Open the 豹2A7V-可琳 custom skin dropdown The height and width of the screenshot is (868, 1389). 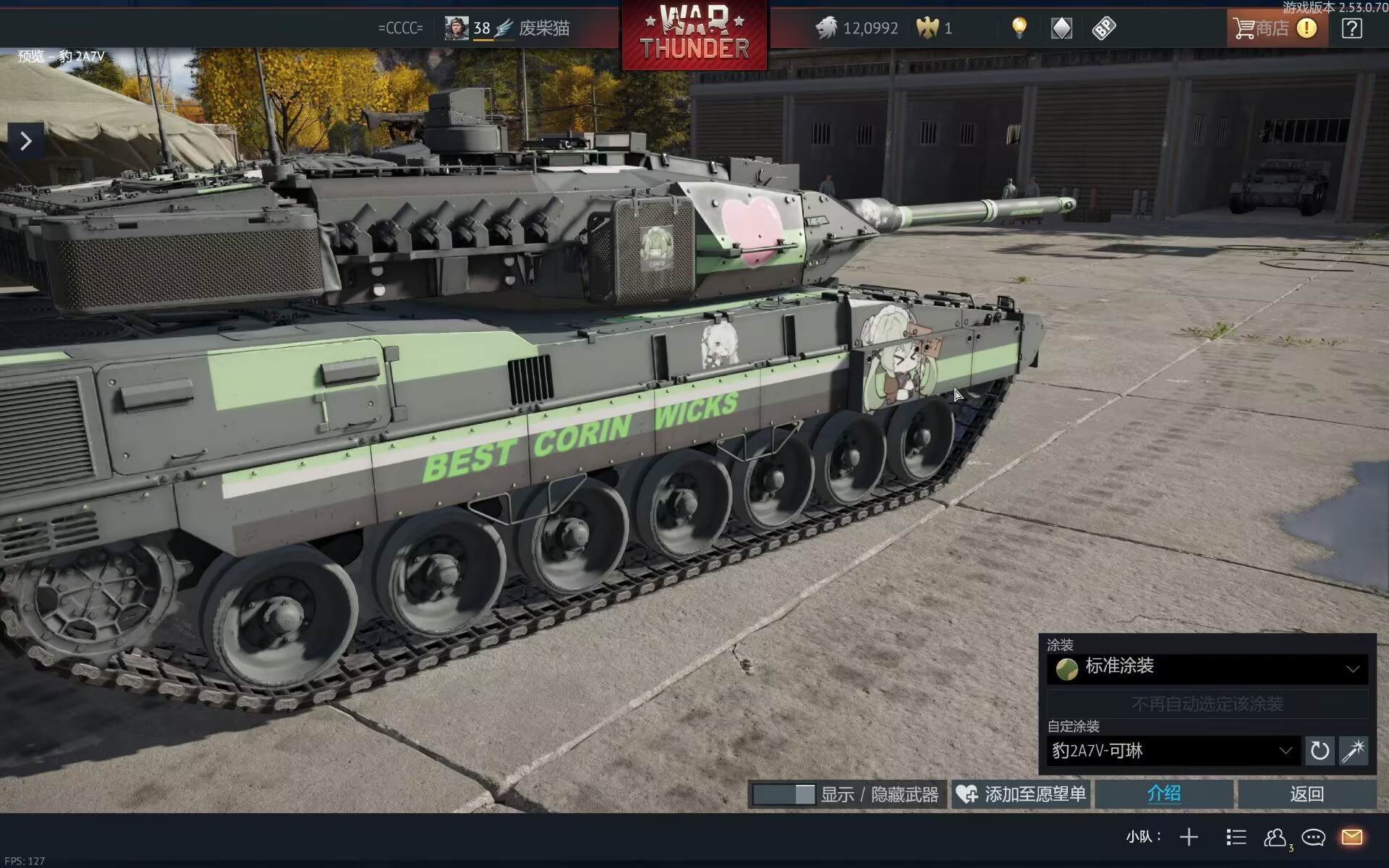tap(1172, 751)
